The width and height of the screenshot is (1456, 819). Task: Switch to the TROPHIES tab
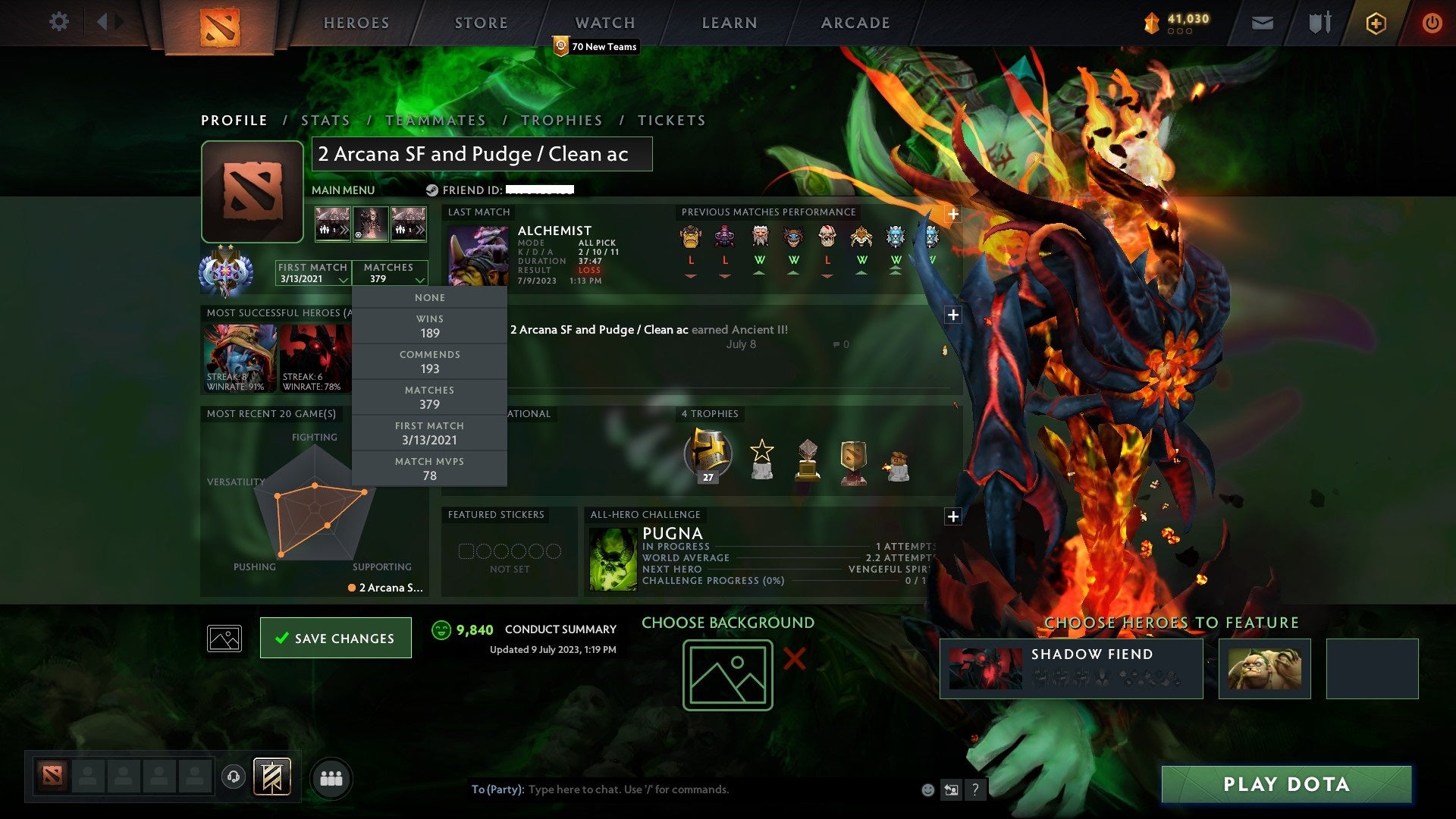(x=562, y=120)
